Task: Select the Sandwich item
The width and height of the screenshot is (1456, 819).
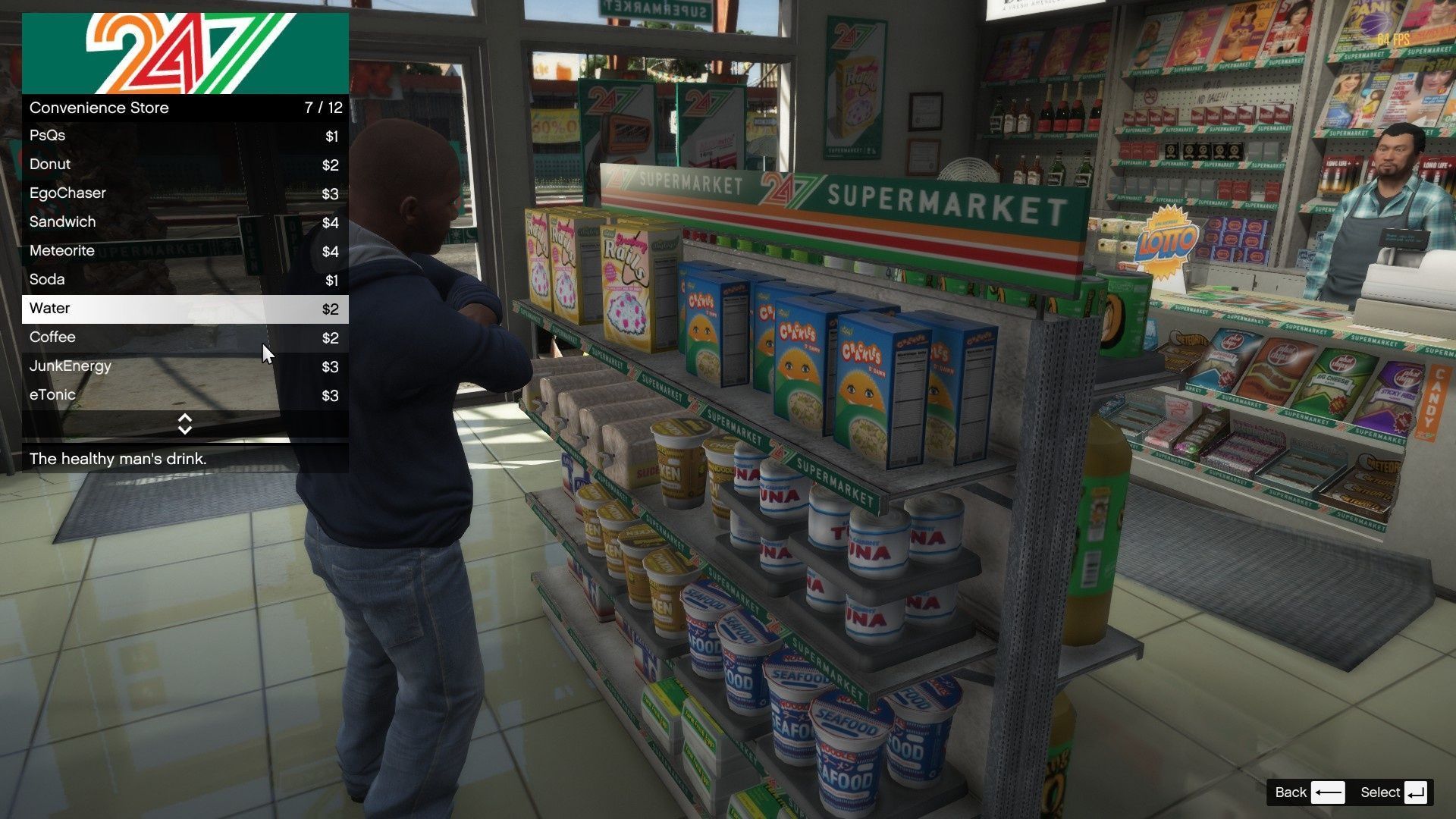Action: [184, 222]
